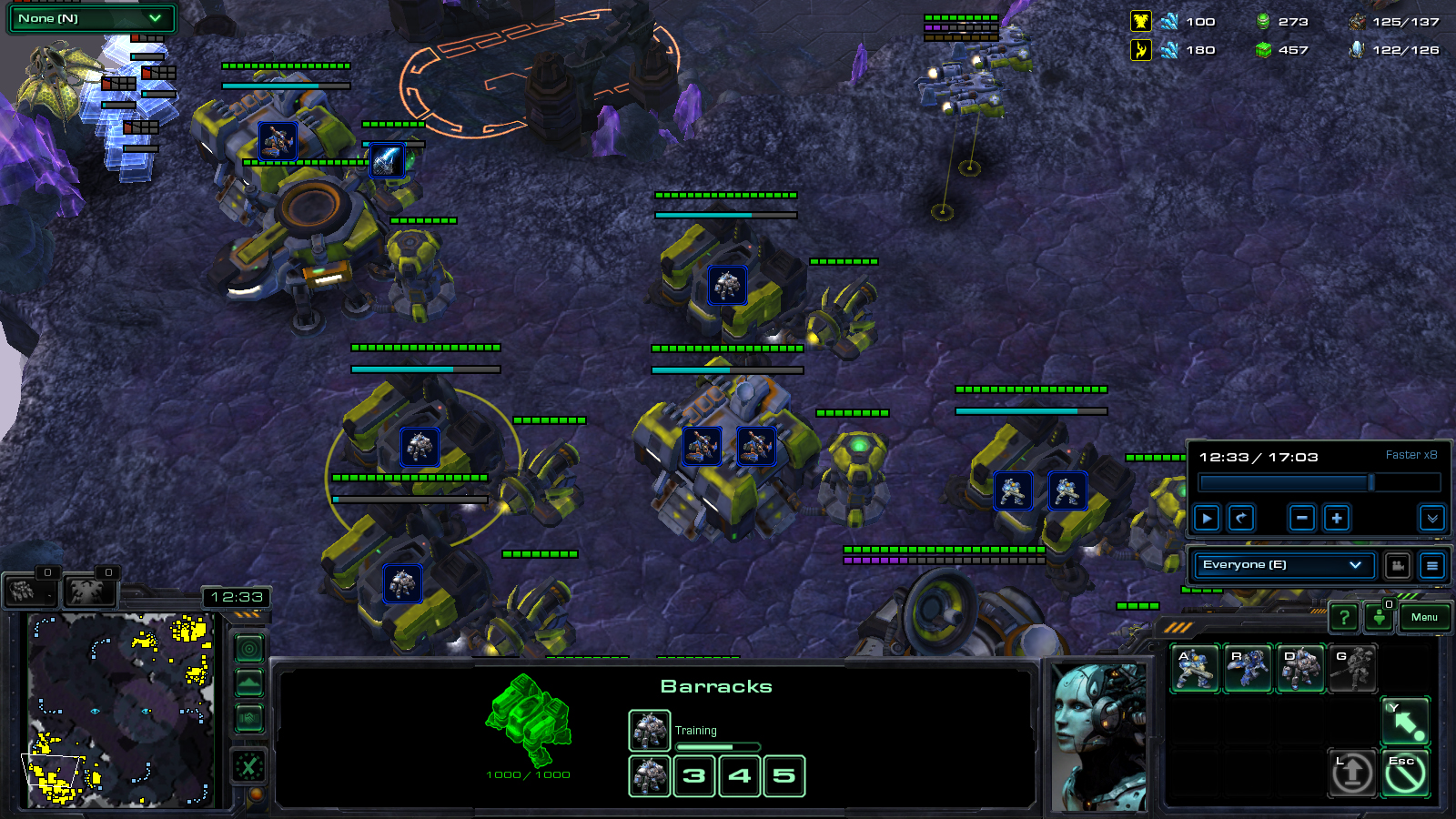Click the replay play button

1207,518
